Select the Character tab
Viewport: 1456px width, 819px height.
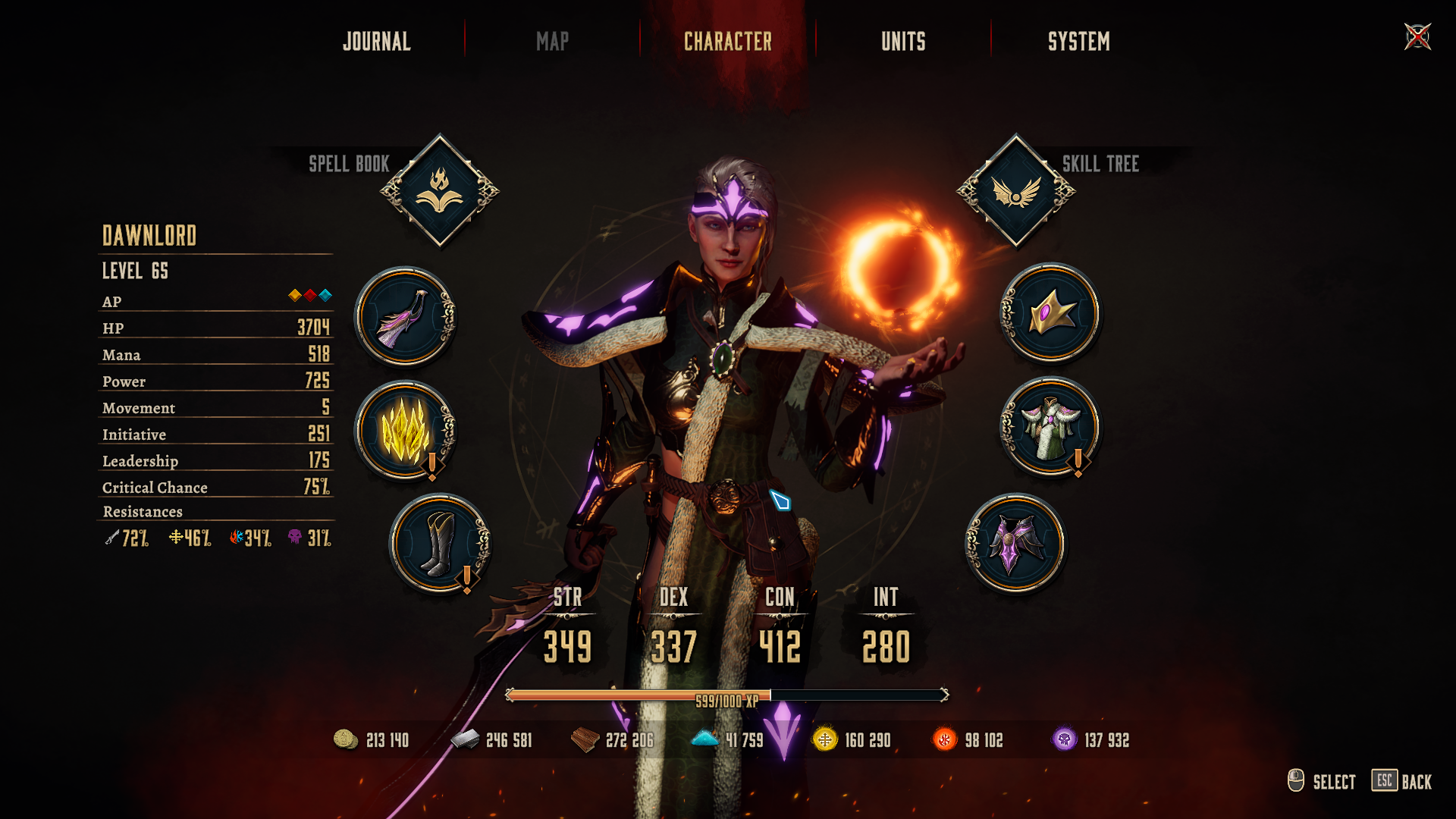pos(728,42)
